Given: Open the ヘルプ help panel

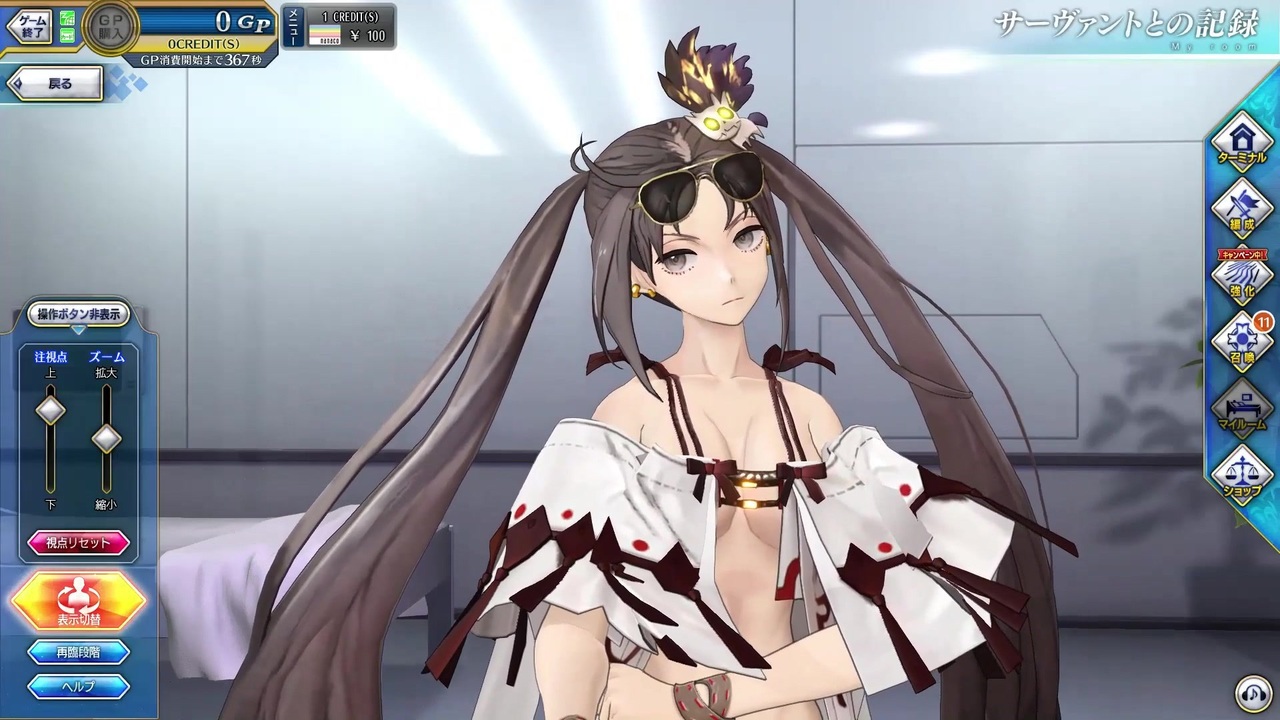Looking at the screenshot, I should coord(78,687).
